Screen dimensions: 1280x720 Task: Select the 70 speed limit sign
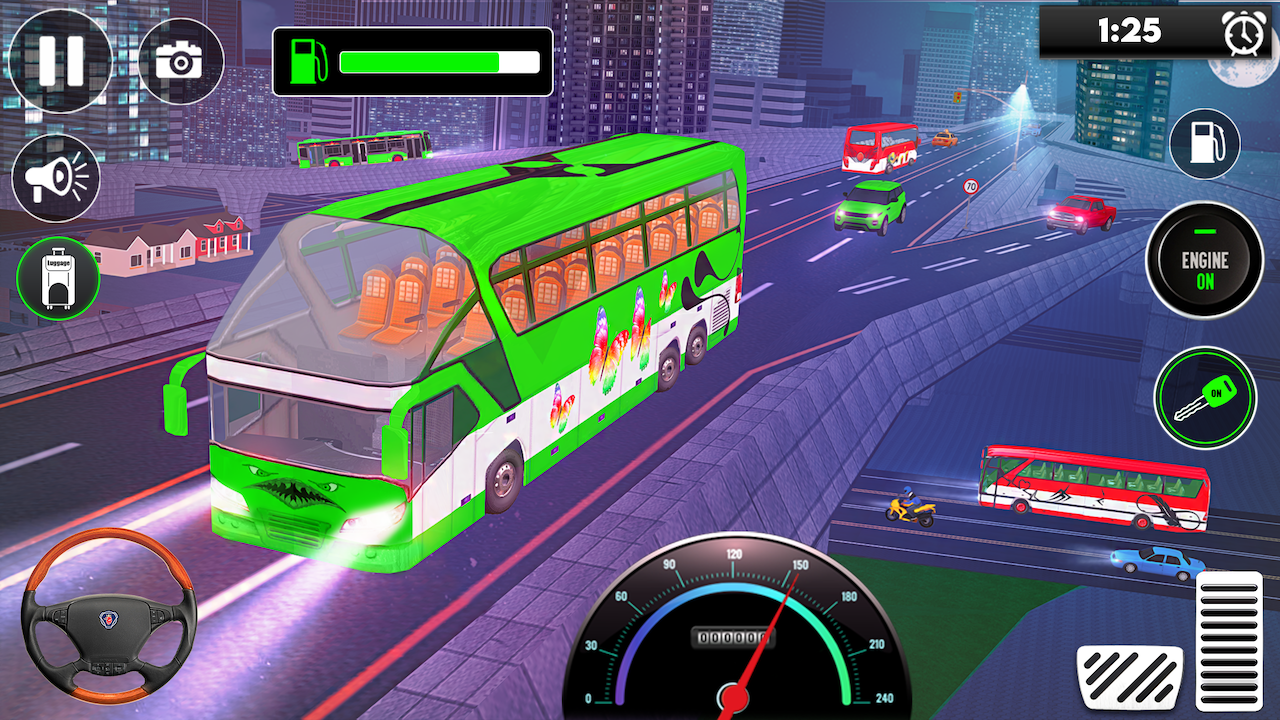tap(971, 186)
